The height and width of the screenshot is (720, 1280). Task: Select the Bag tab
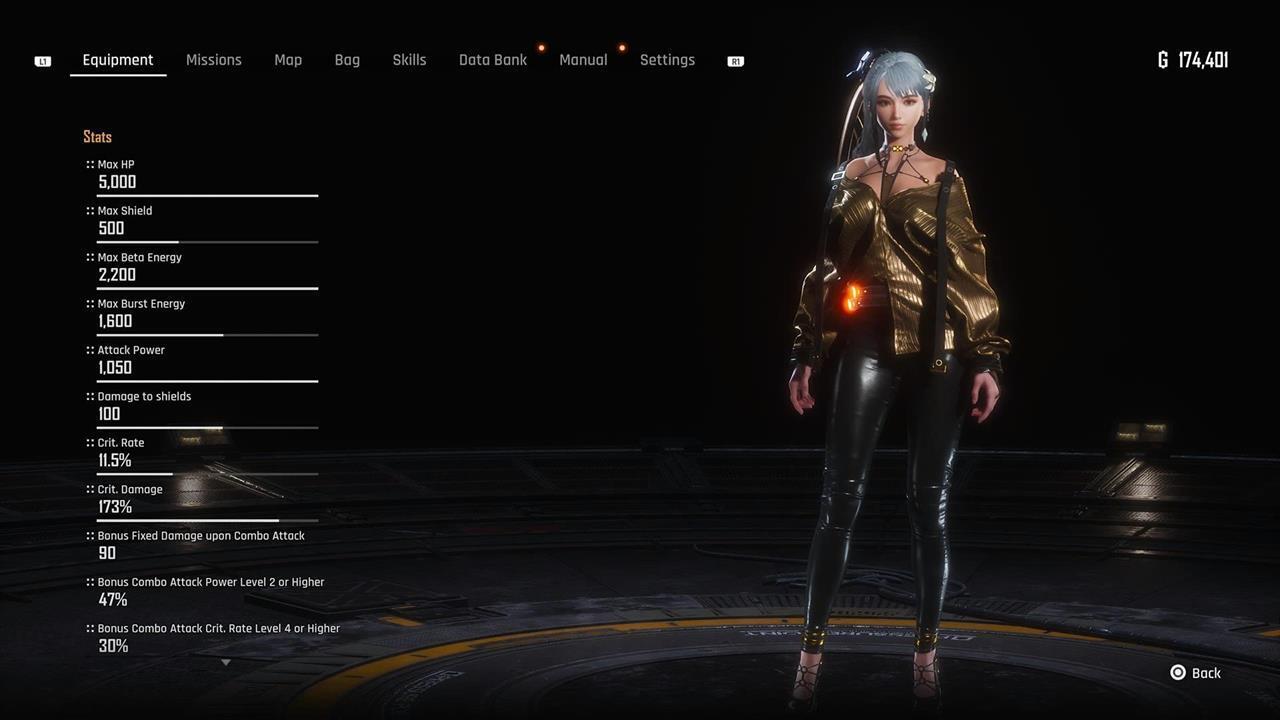[347, 60]
